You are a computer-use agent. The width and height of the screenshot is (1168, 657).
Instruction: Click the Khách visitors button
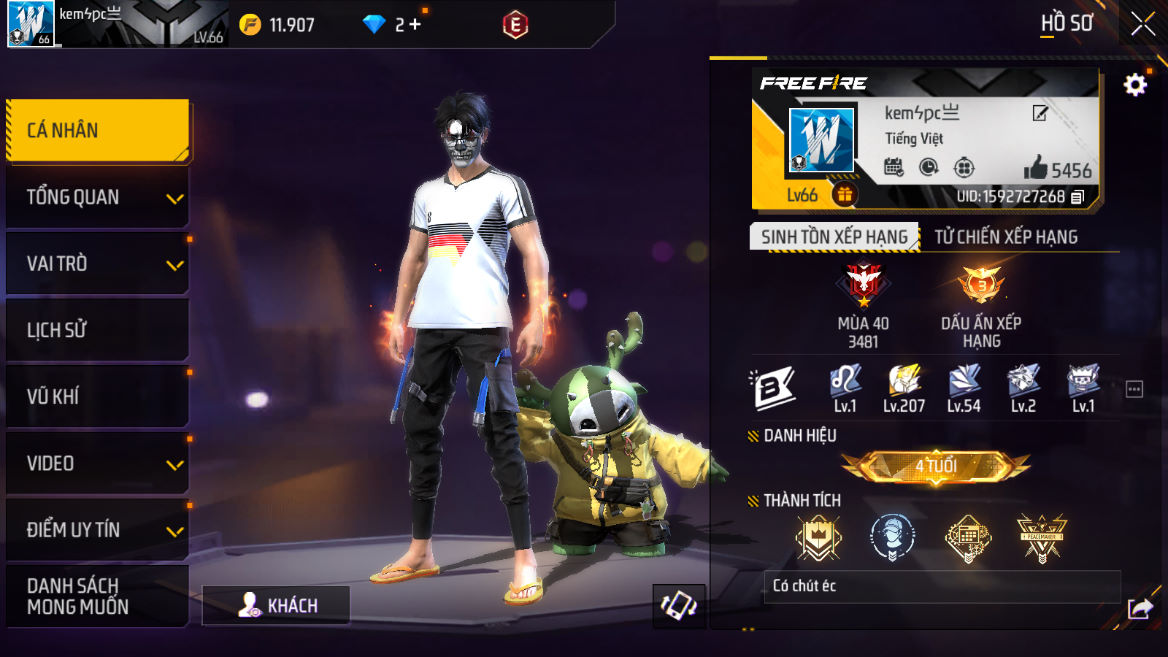(276, 605)
